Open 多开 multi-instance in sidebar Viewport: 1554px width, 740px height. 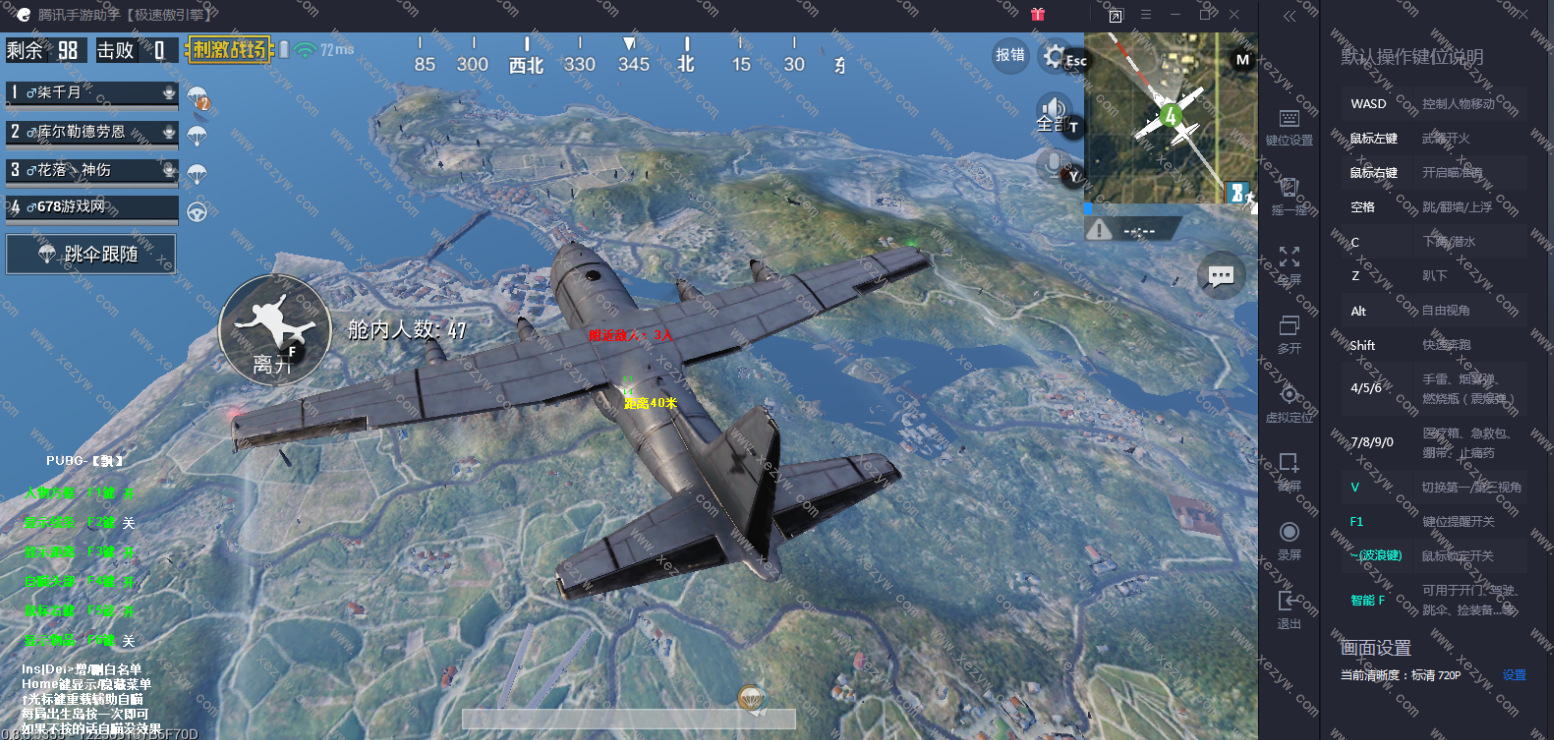(1289, 334)
